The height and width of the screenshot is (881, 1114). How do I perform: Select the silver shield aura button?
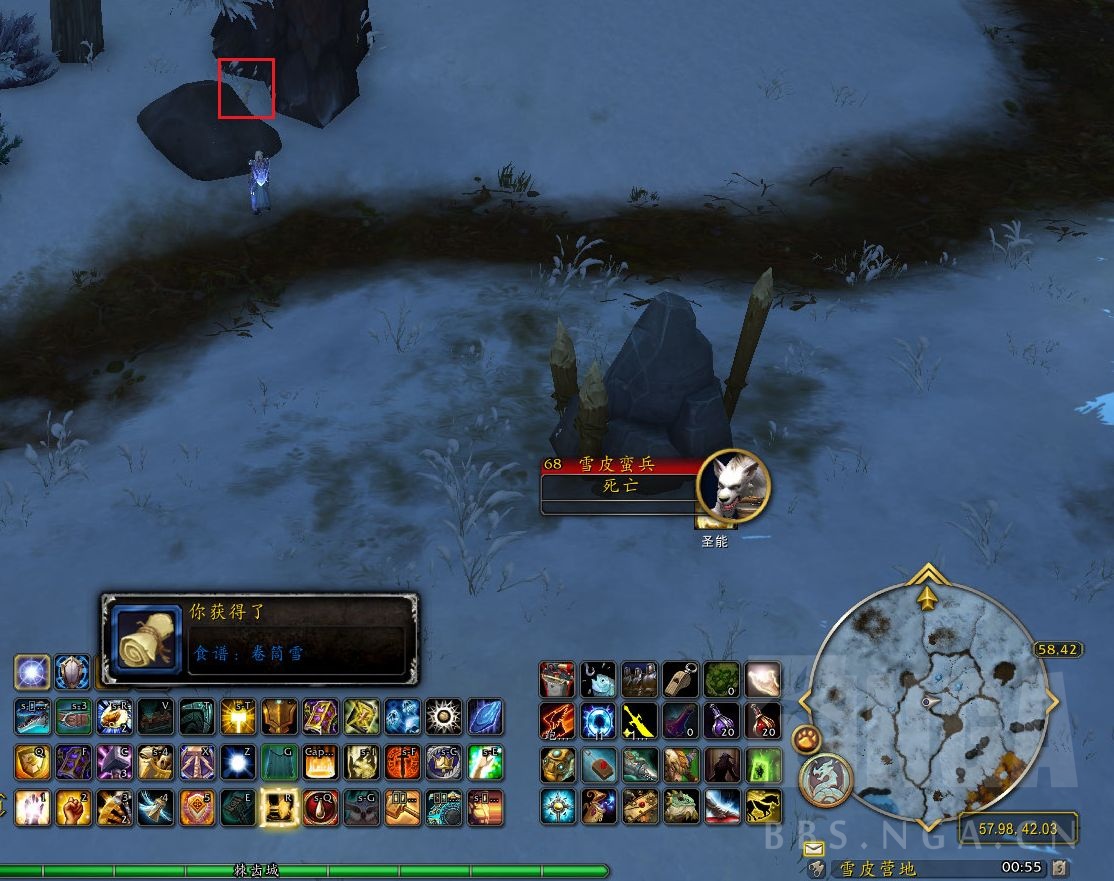click(x=73, y=672)
